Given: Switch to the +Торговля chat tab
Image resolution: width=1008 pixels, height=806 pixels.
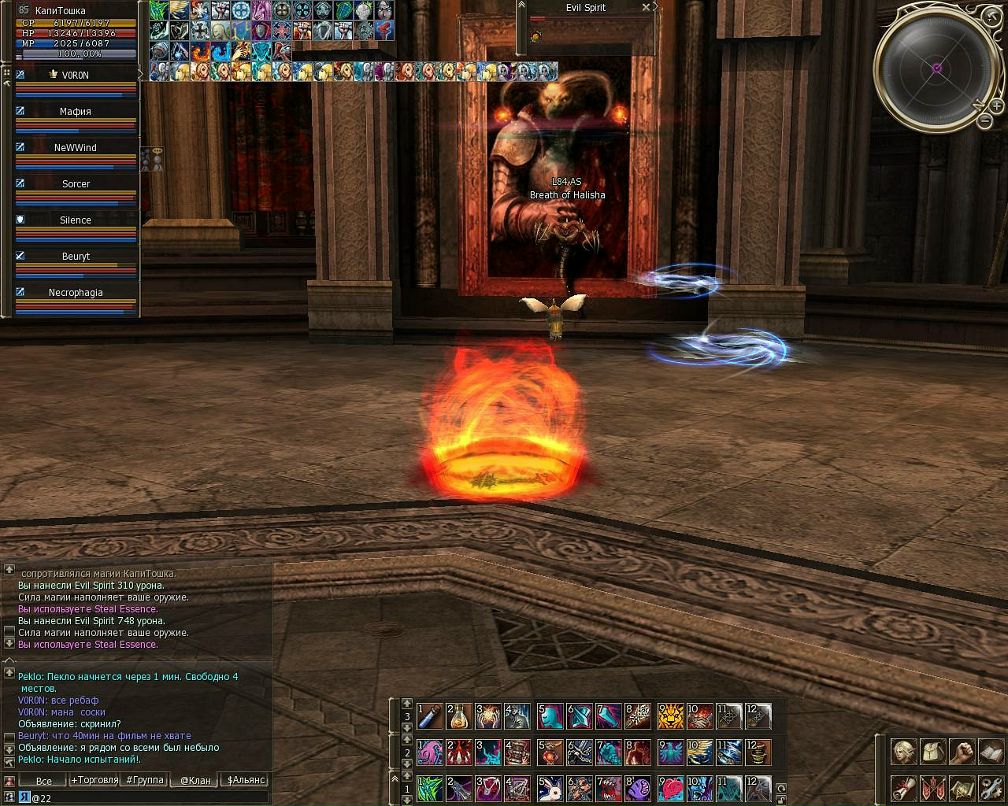Looking at the screenshot, I should coord(94,780).
